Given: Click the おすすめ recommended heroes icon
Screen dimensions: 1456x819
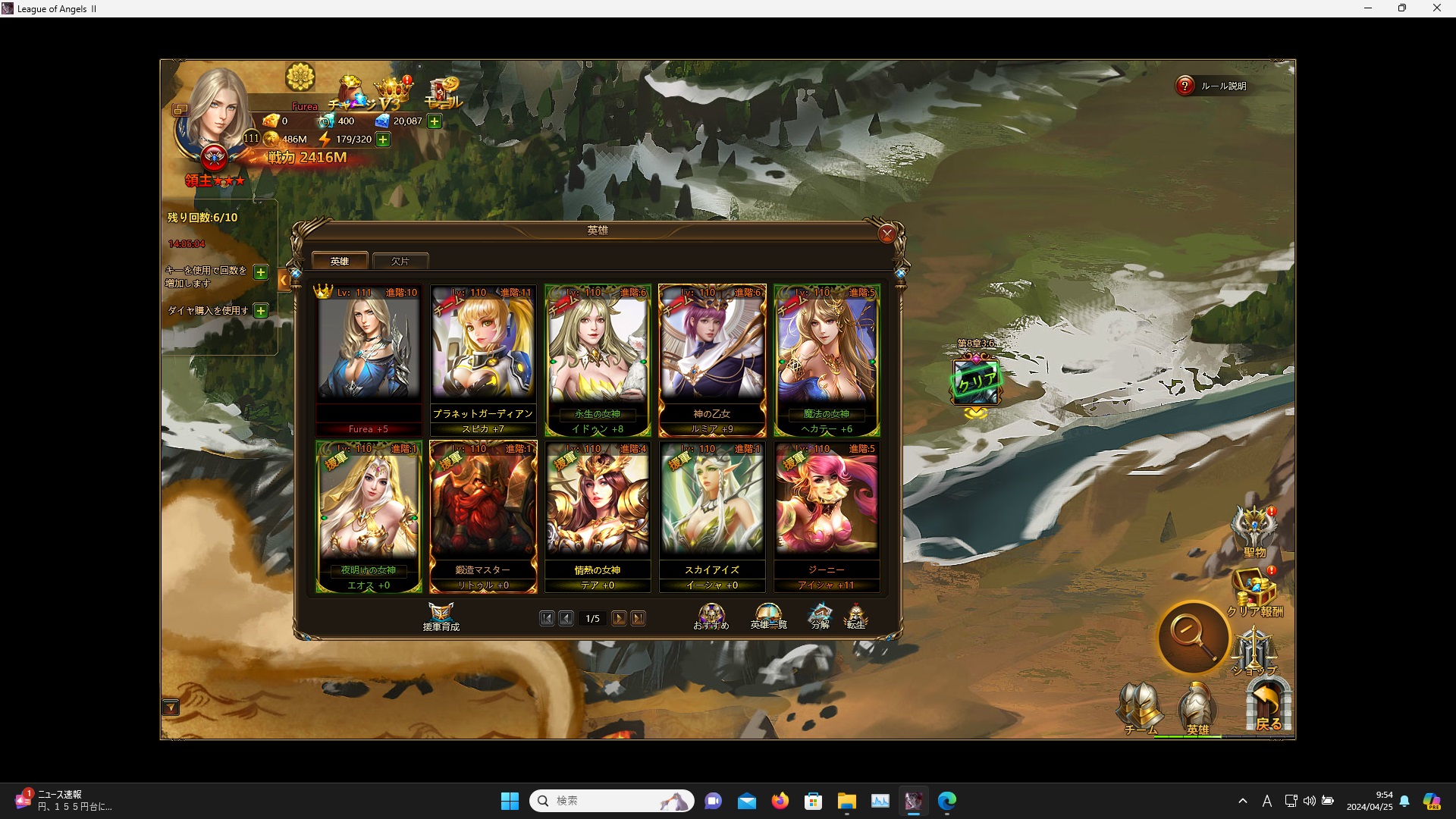Looking at the screenshot, I should click(x=711, y=613).
